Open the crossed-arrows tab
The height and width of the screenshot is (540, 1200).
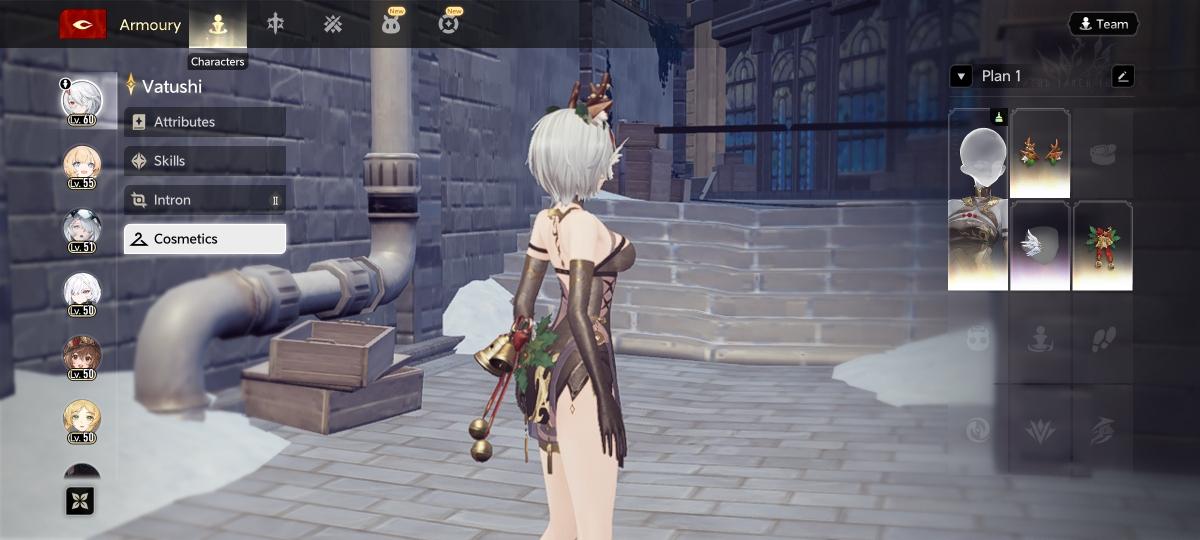(332, 25)
